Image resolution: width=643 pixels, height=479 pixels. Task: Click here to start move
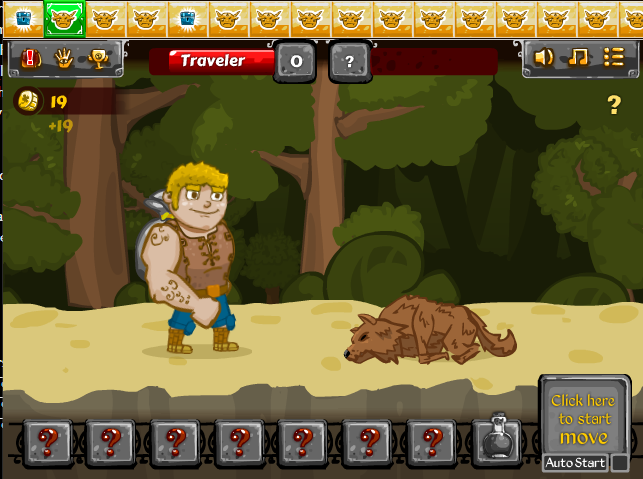583,418
